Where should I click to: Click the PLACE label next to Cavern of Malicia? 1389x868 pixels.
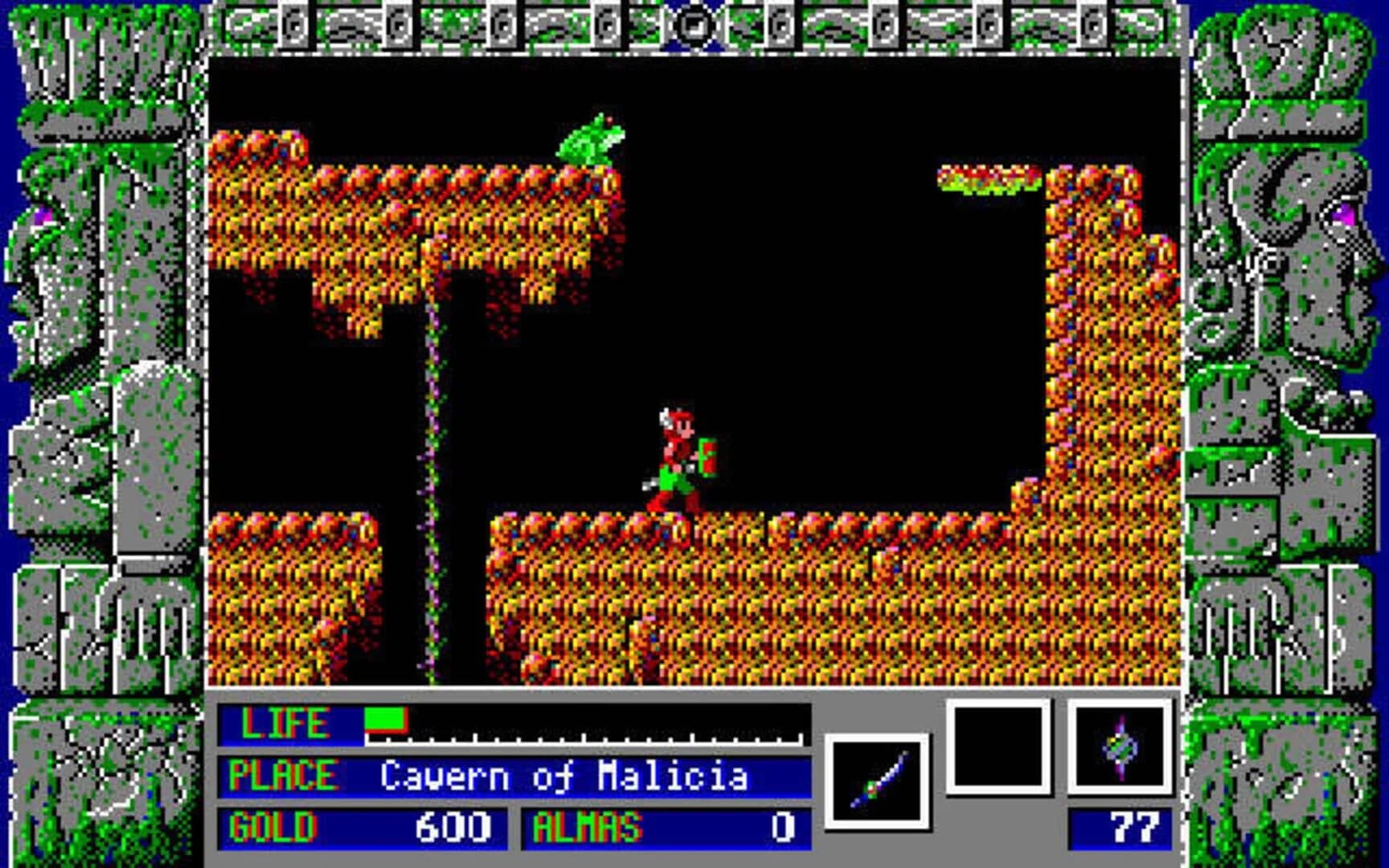(283, 774)
